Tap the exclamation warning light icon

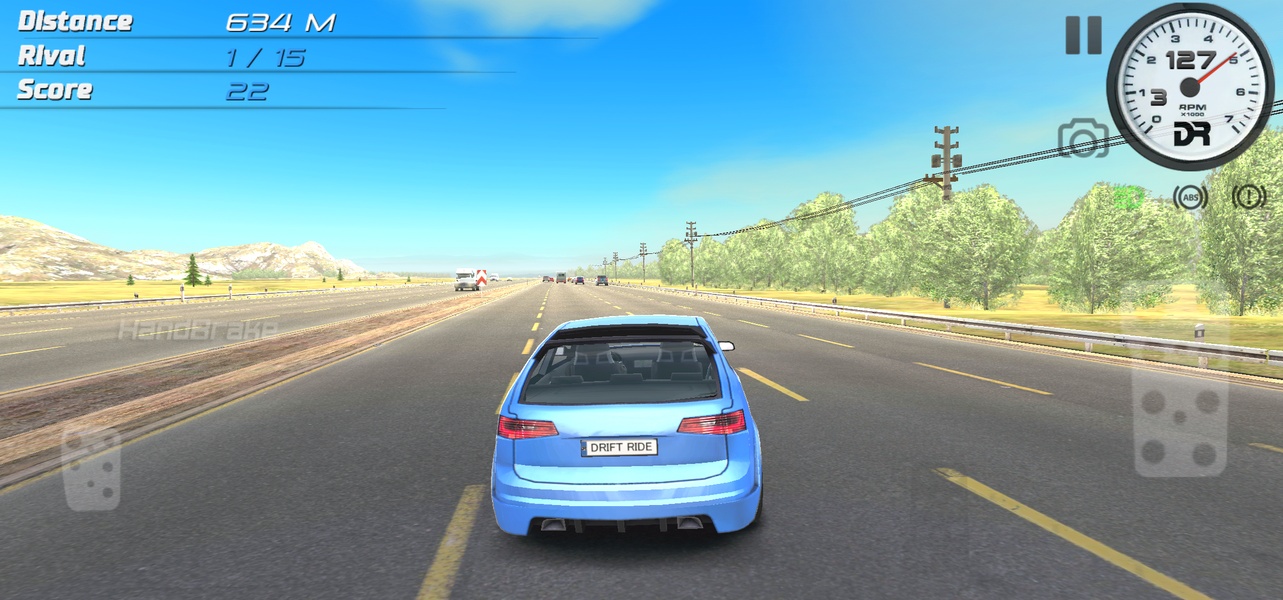1249,197
